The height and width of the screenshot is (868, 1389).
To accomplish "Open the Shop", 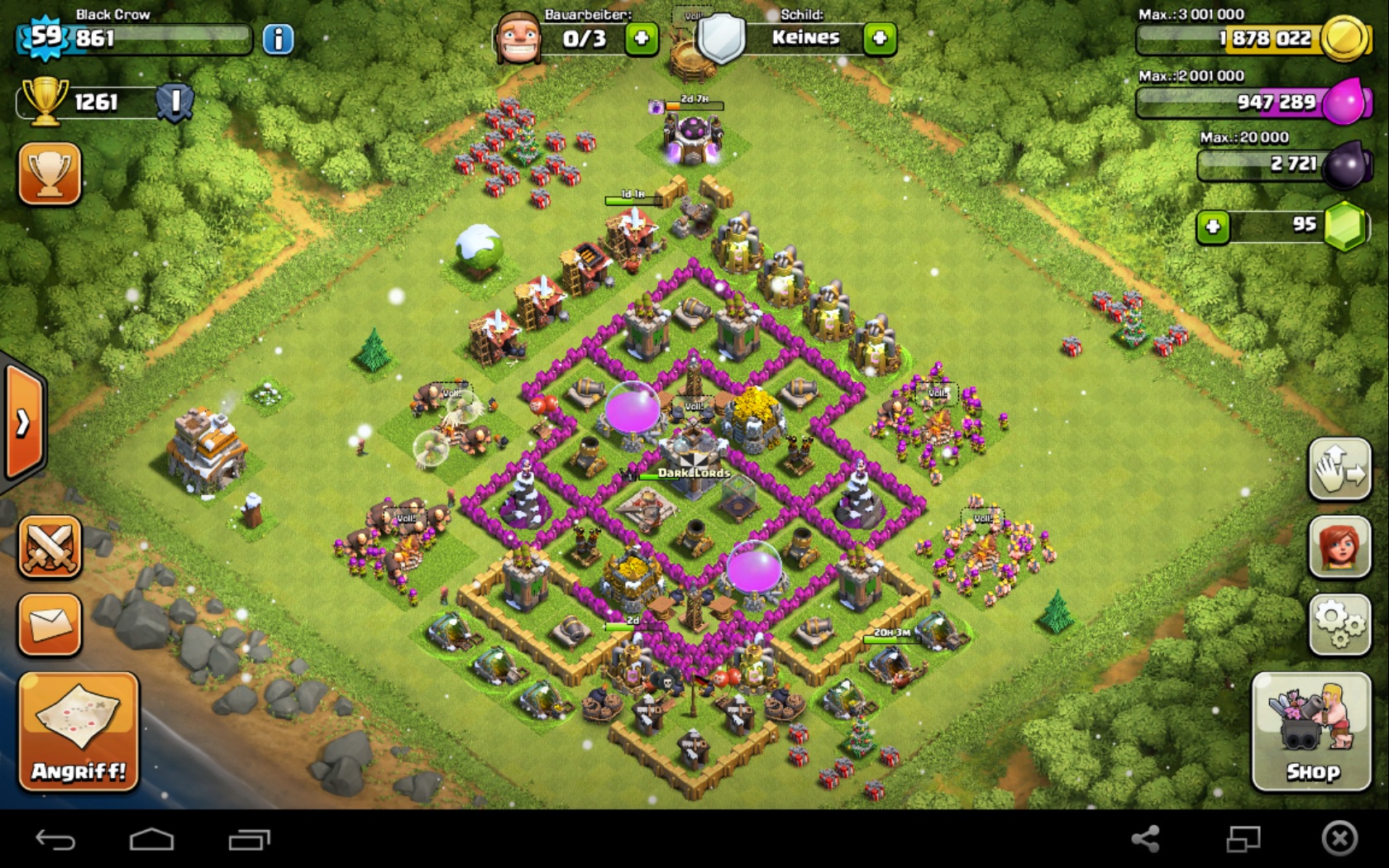I will (1311, 732).
